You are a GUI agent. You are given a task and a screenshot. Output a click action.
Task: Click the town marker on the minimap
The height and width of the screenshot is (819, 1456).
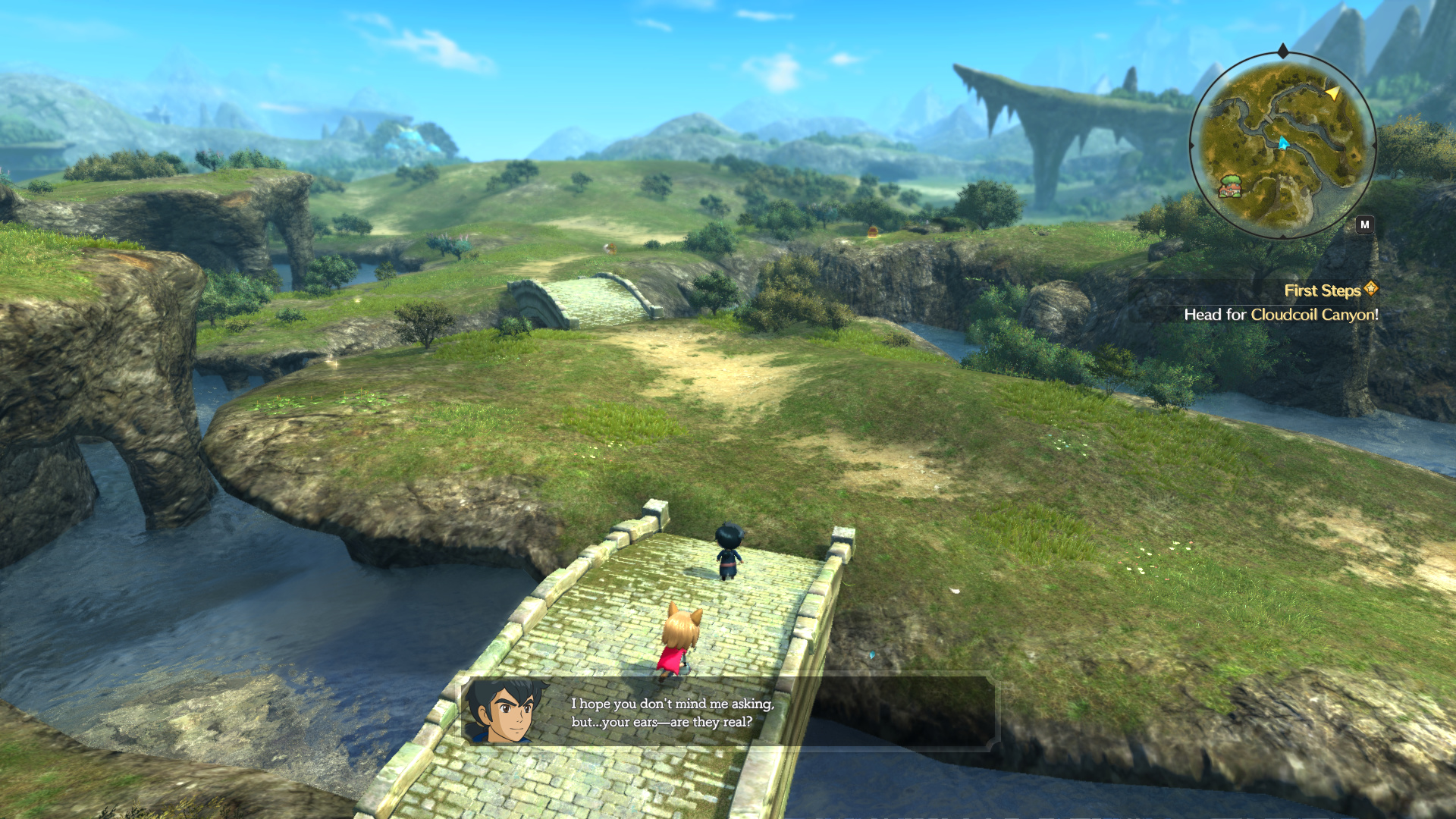pos(1229,186)
